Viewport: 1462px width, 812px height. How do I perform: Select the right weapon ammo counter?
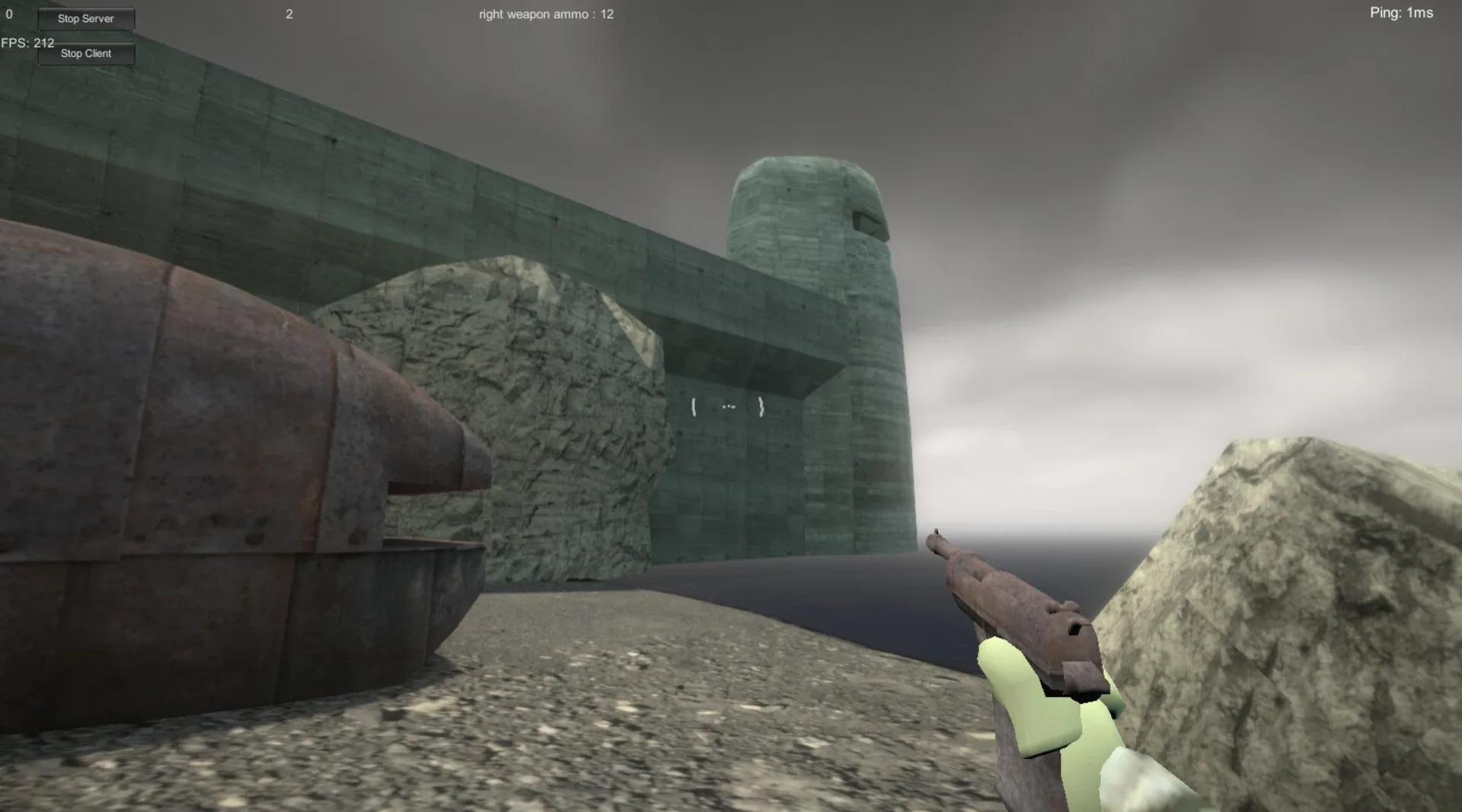click(544, 14)
